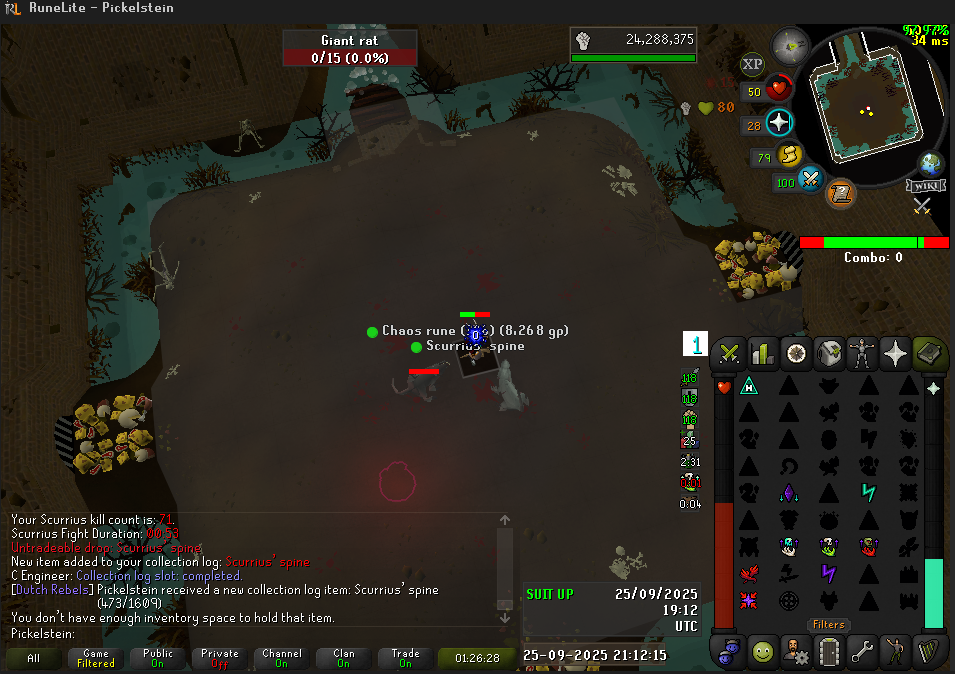This screenshot has height=674, width=955.
Task: Open the Inventory backpack tab
Action: click(x=829, y=353)
